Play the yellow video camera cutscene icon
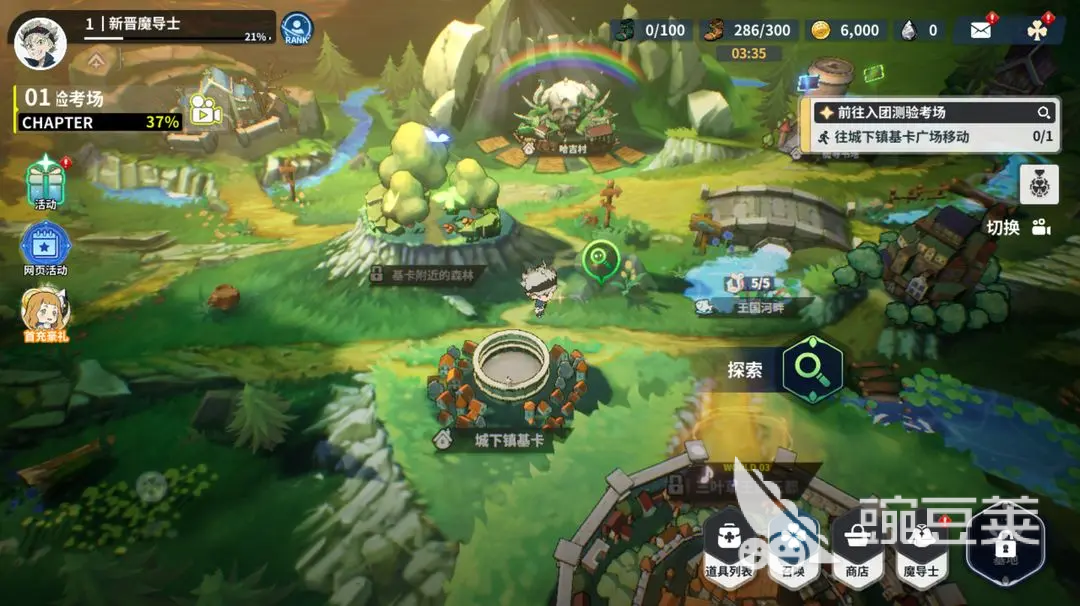Viewport: 1080px width, 606px height. point(204,111)
